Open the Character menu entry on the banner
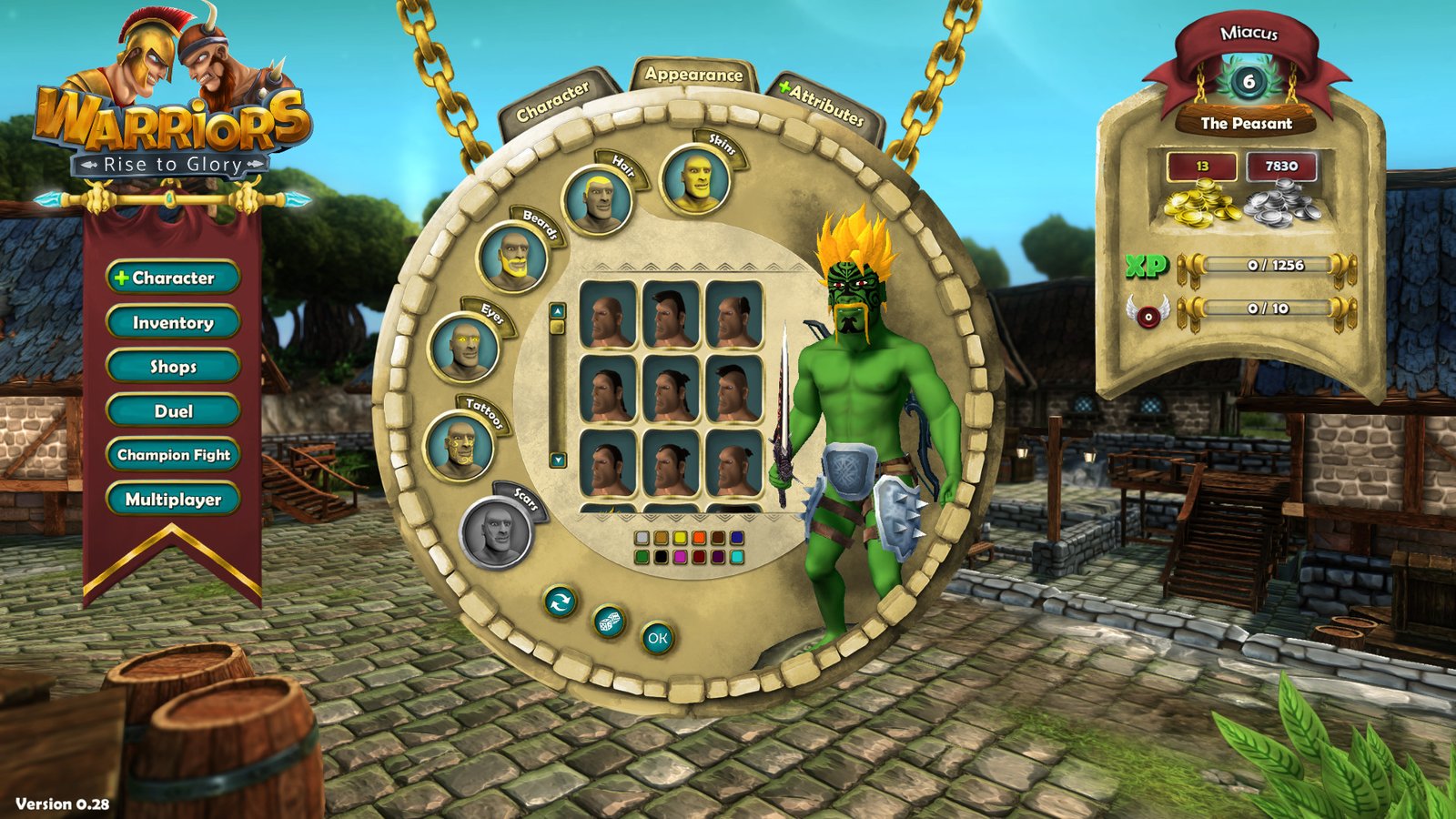The image size is (1456, 819). (173, 278)
